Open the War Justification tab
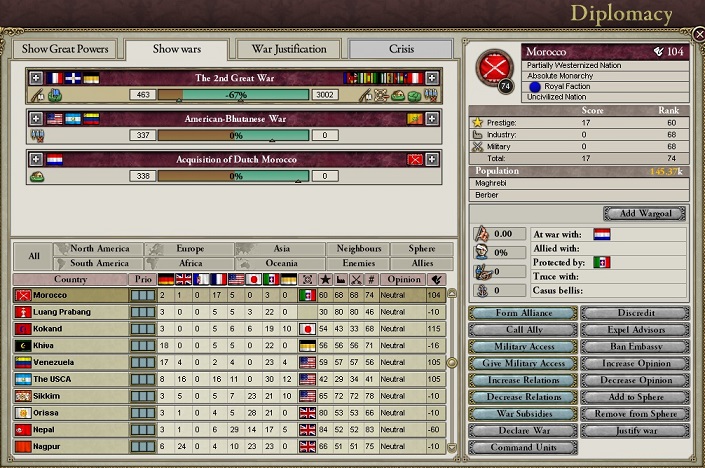The image size is (705, 468). coord(288,49)
